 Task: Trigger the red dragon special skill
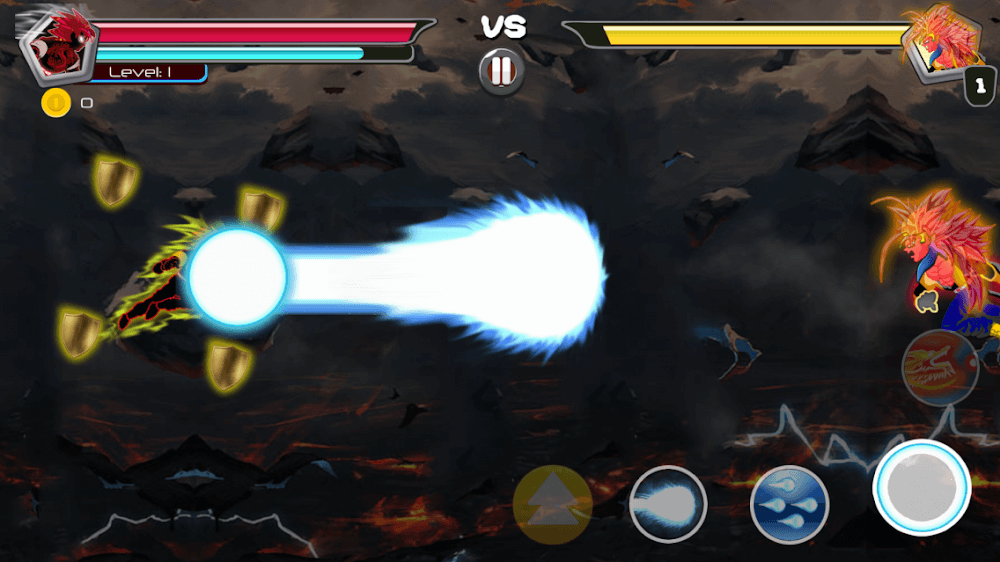[x=939, y=368]
